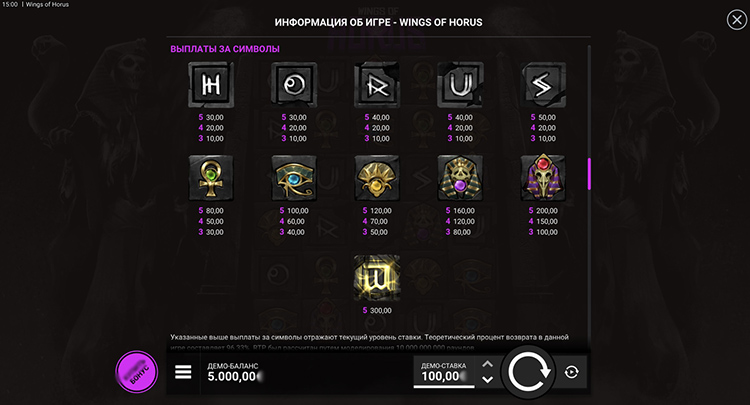
Task: Decrease the demo bet amount
Action: pyautogui.click(x=487, y=380)
